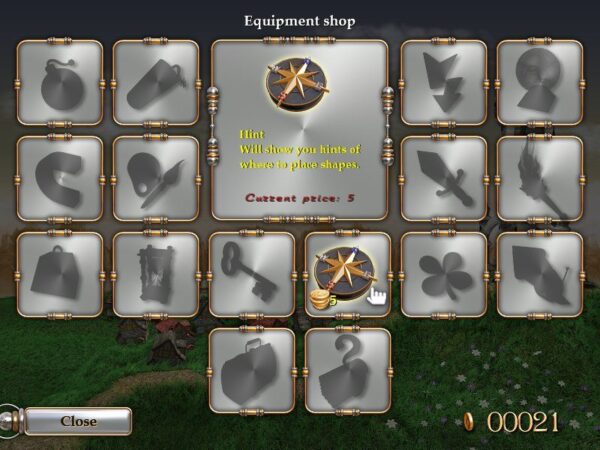This screenshot has width=600, height=450.
Task: Close the Equipment shop
Action: pyautogui.click(x=78, y=421)
